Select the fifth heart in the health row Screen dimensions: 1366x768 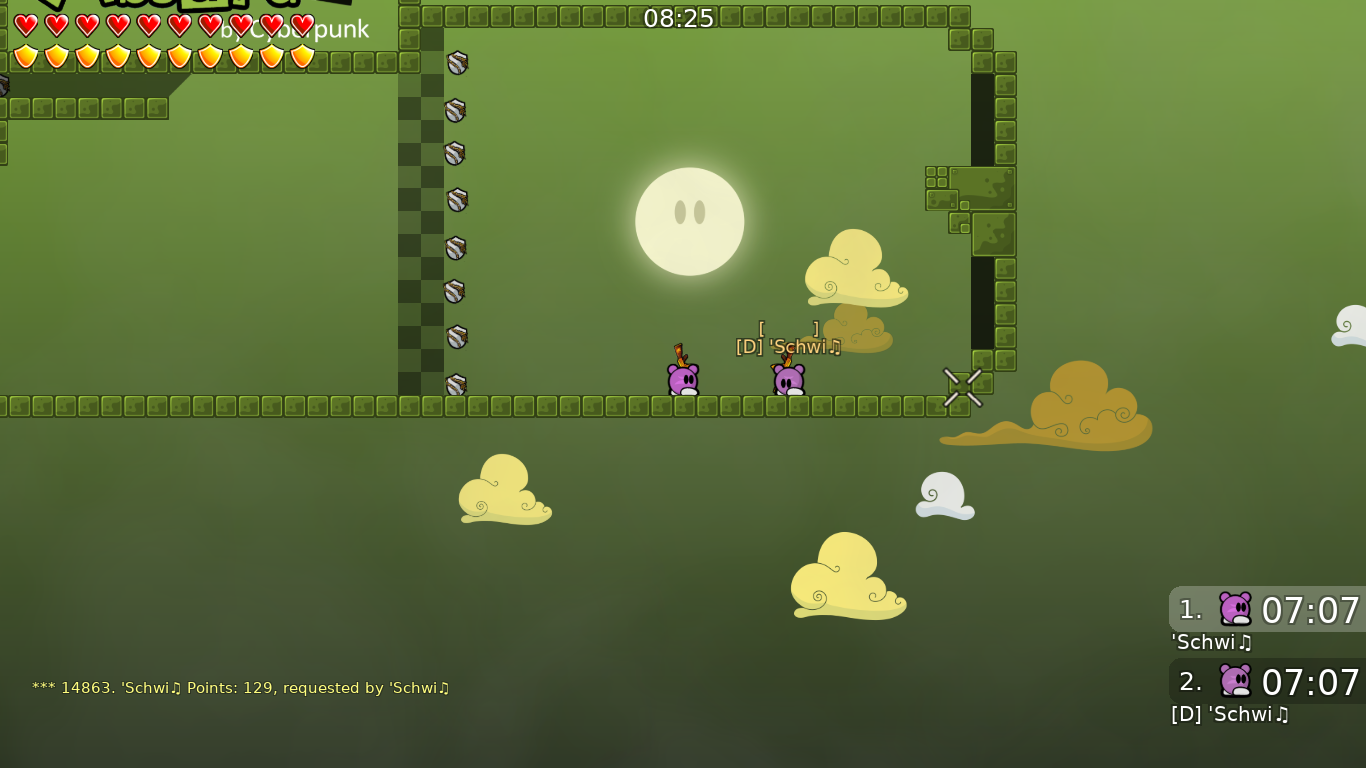click(147, 25)
